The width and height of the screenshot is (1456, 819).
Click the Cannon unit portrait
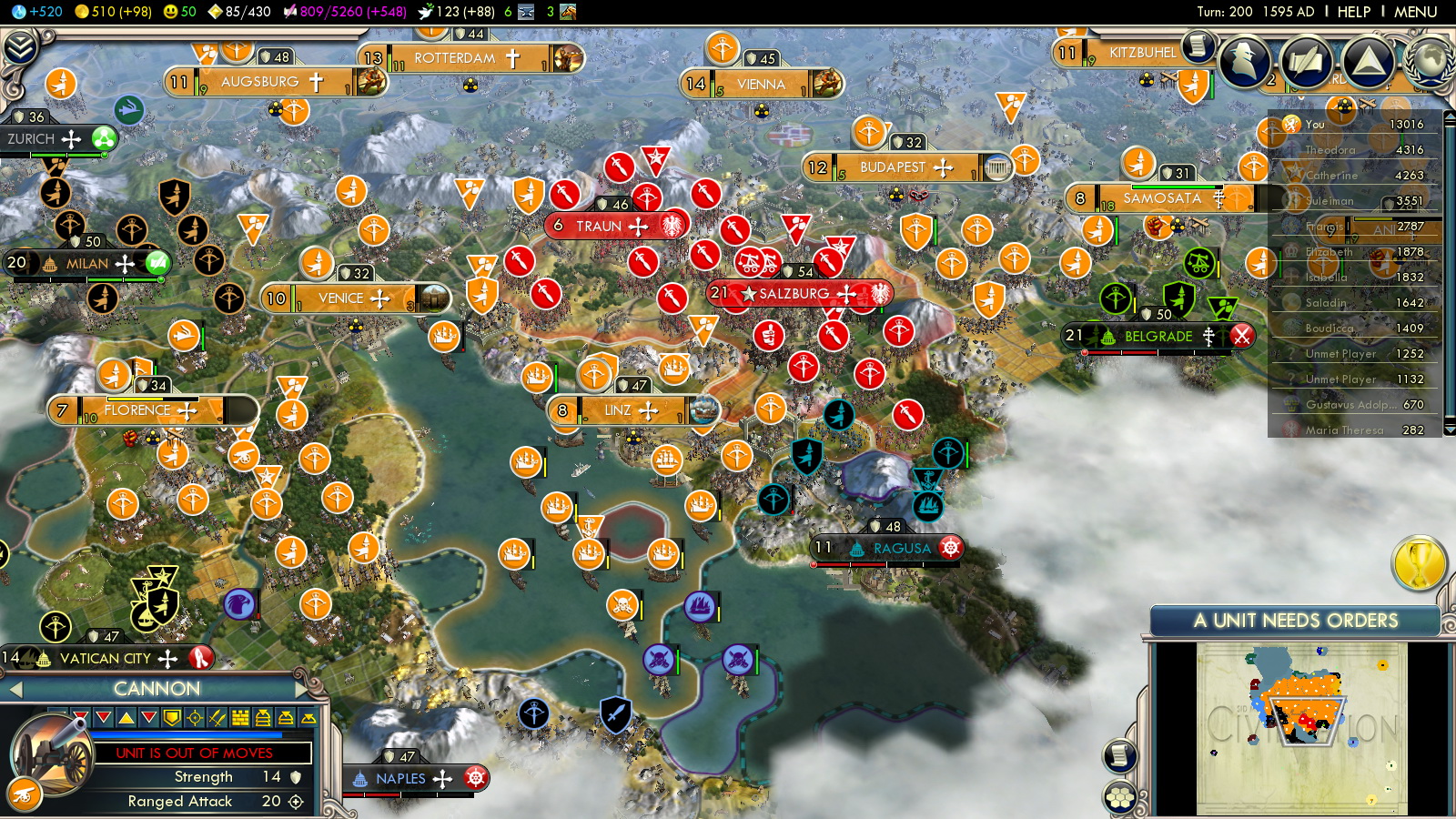coord(52,755)
